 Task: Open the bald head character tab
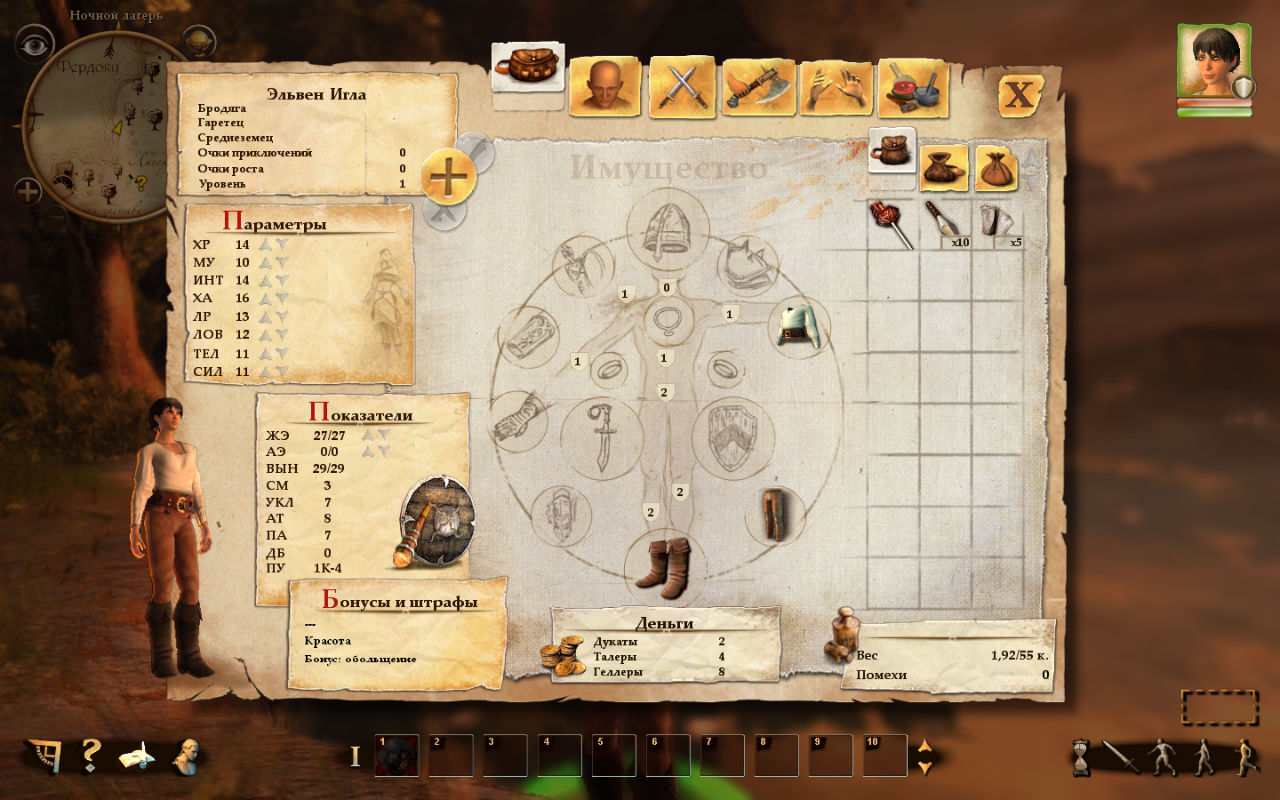tap(607, 88)
